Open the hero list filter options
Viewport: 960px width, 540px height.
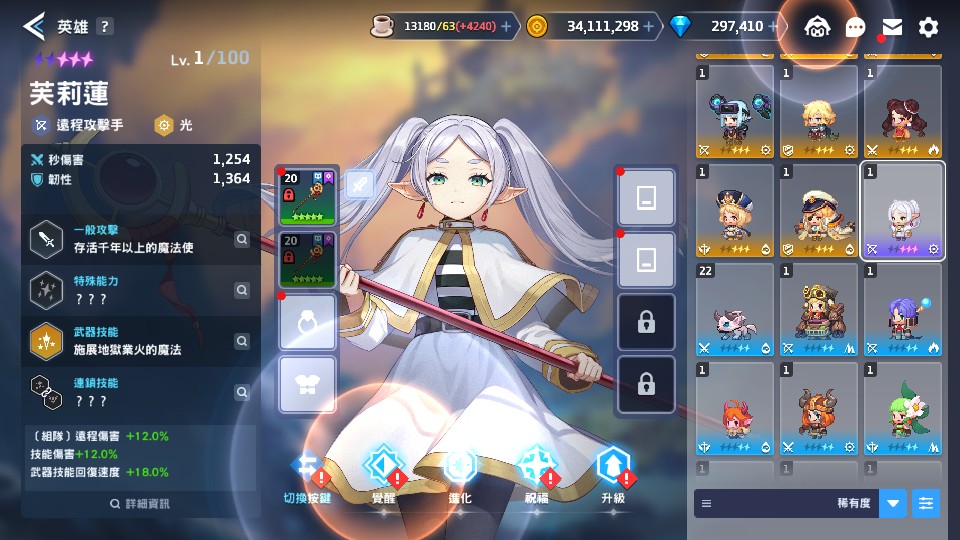[x=926, y=503]
